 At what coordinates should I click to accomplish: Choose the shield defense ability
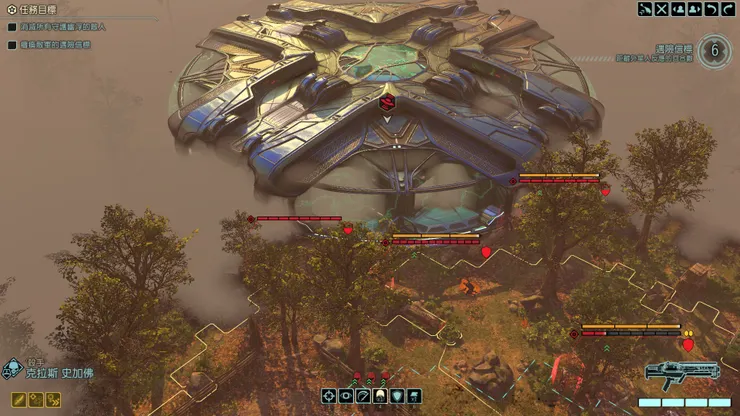[397, 397]
